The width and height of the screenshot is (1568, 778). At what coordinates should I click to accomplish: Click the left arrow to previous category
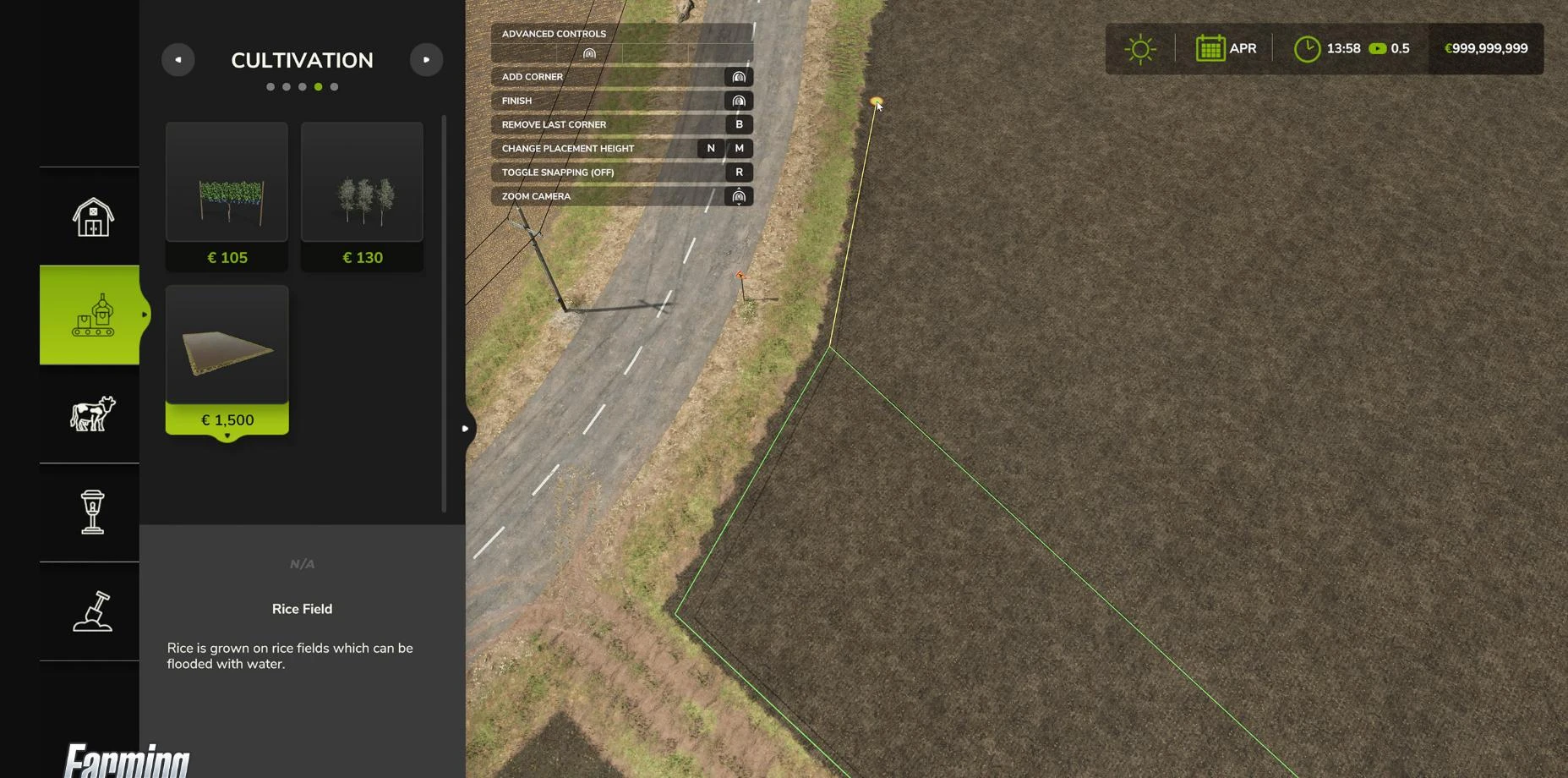[x=178, y=59]
